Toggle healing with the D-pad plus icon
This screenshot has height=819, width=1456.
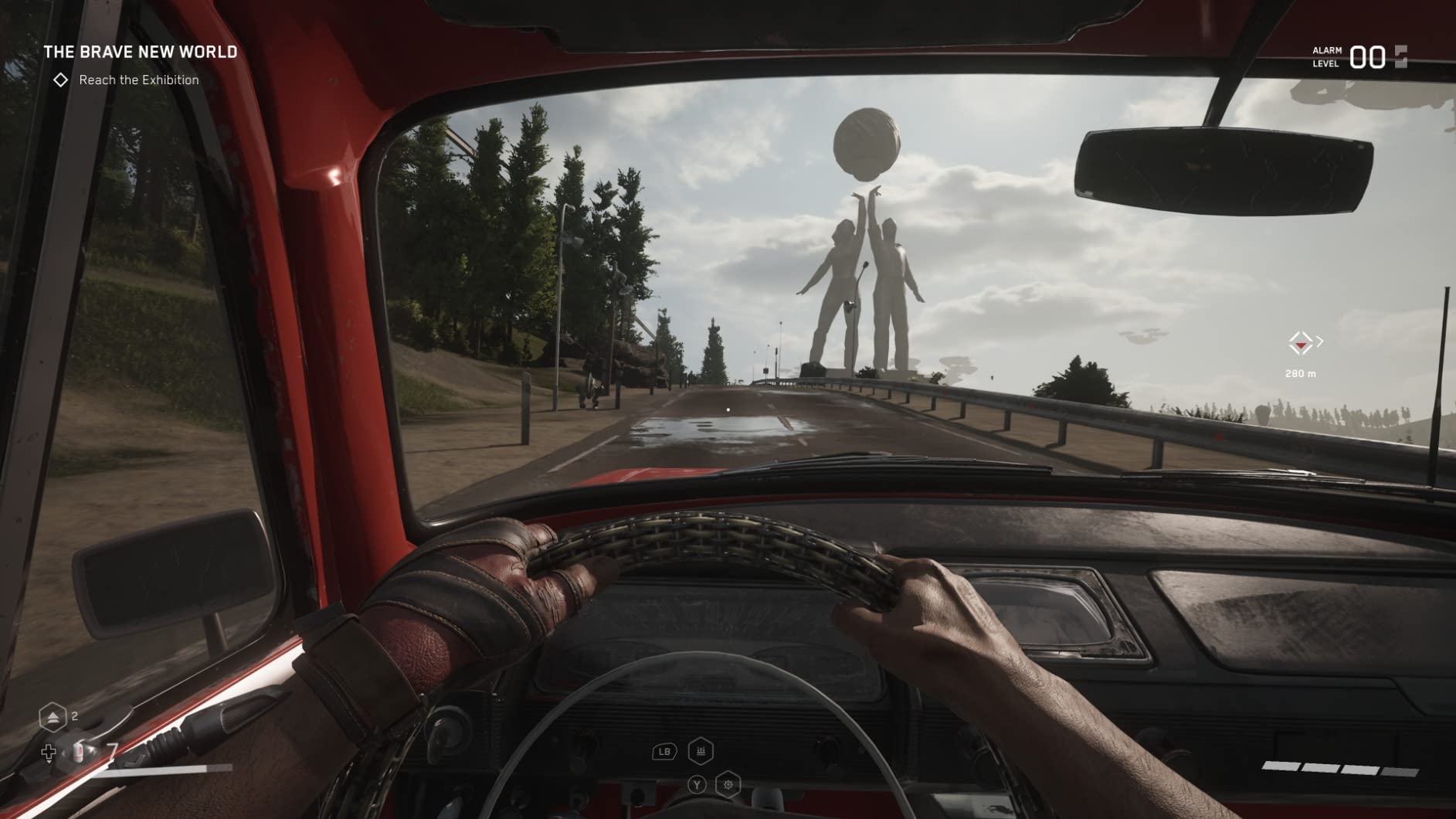[x=49, y=753]
